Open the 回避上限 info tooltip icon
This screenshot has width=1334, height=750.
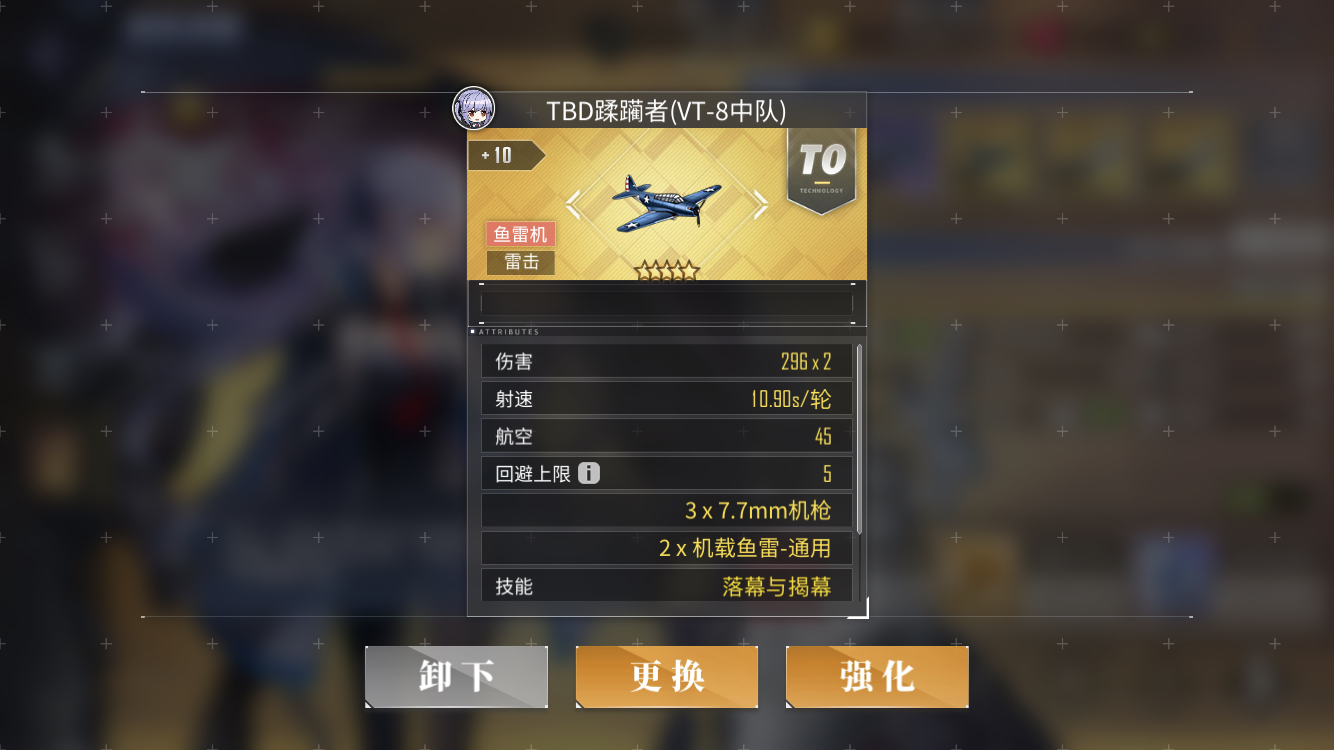[x=588, y=473]
